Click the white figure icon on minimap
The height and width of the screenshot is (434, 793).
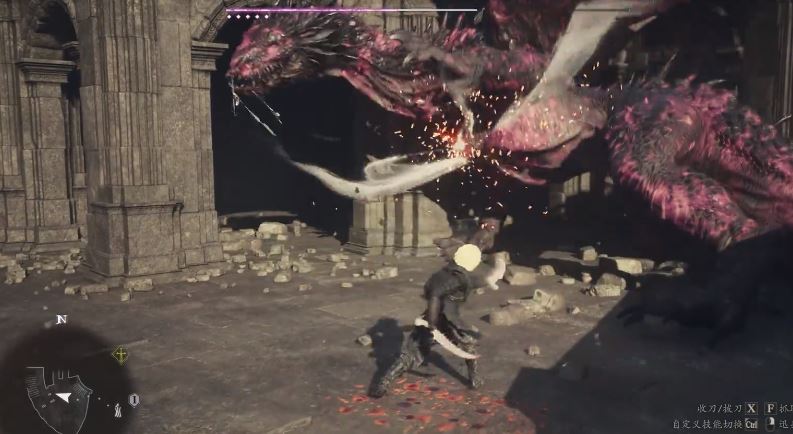coord(117,408)
